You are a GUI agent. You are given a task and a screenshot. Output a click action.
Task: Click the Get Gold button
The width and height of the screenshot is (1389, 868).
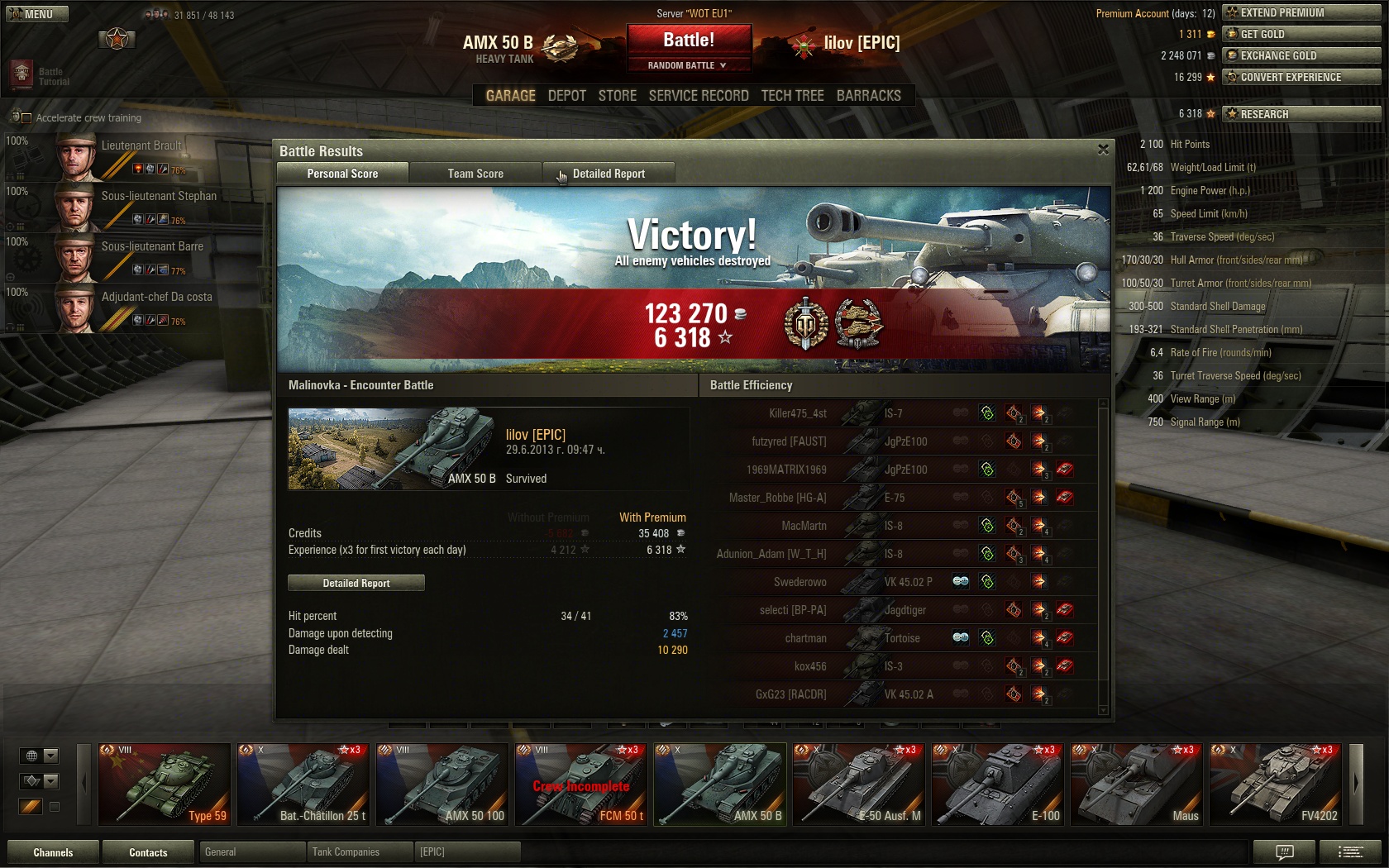[1301, 34]
